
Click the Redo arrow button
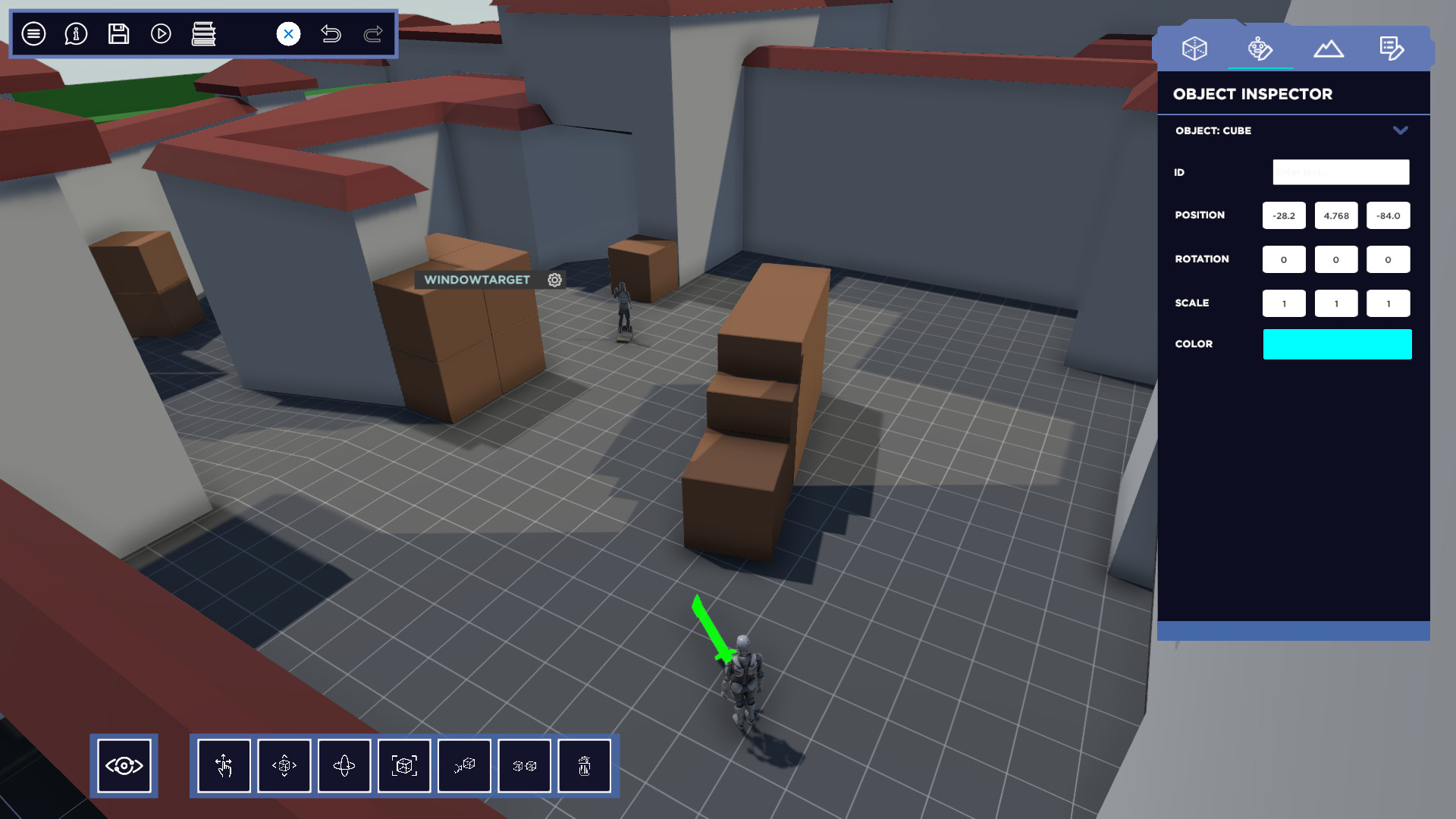pos(372,34)
